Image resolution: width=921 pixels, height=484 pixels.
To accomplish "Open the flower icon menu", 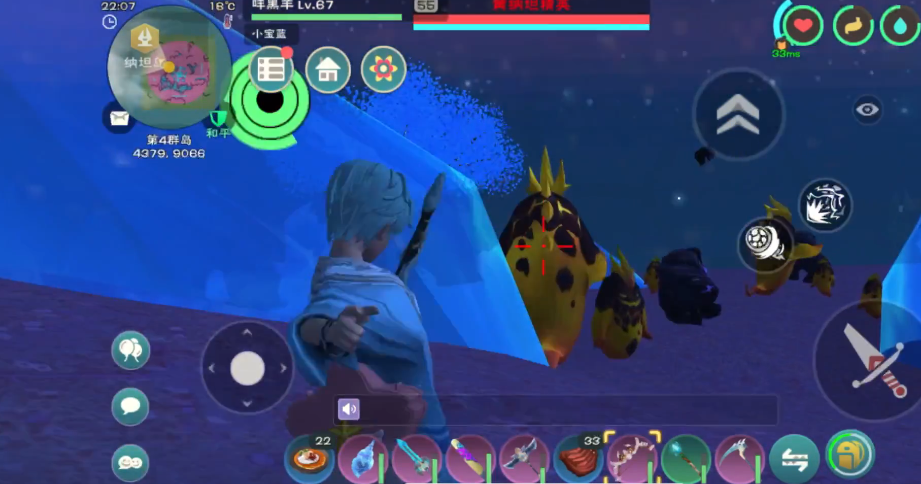I will tap(383, 70).
